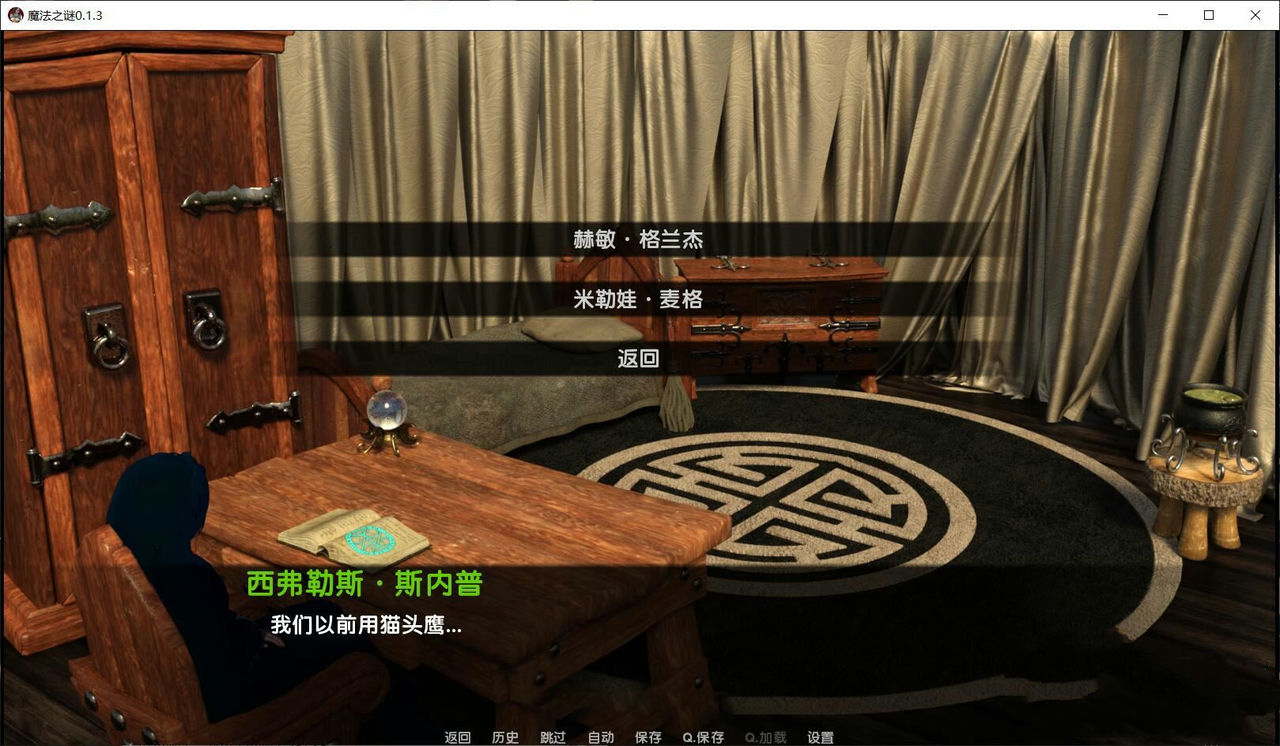Select the 米勒娃·麦格 choice
1280x746 pixels.
pyautogui.click(x=640, y=298)
